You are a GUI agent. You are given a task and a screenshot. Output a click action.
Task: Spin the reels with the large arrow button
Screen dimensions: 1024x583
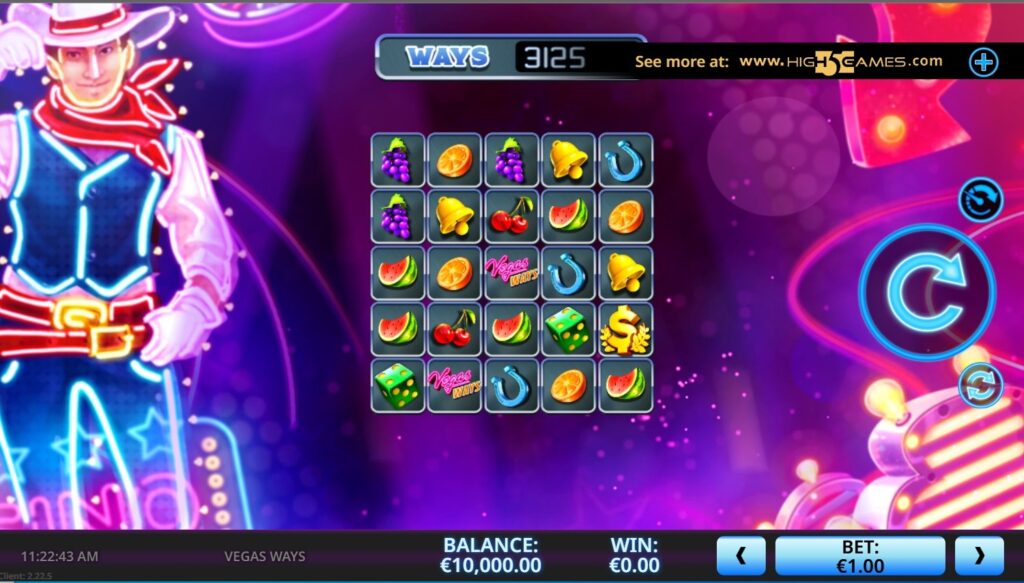click(926, 292)
